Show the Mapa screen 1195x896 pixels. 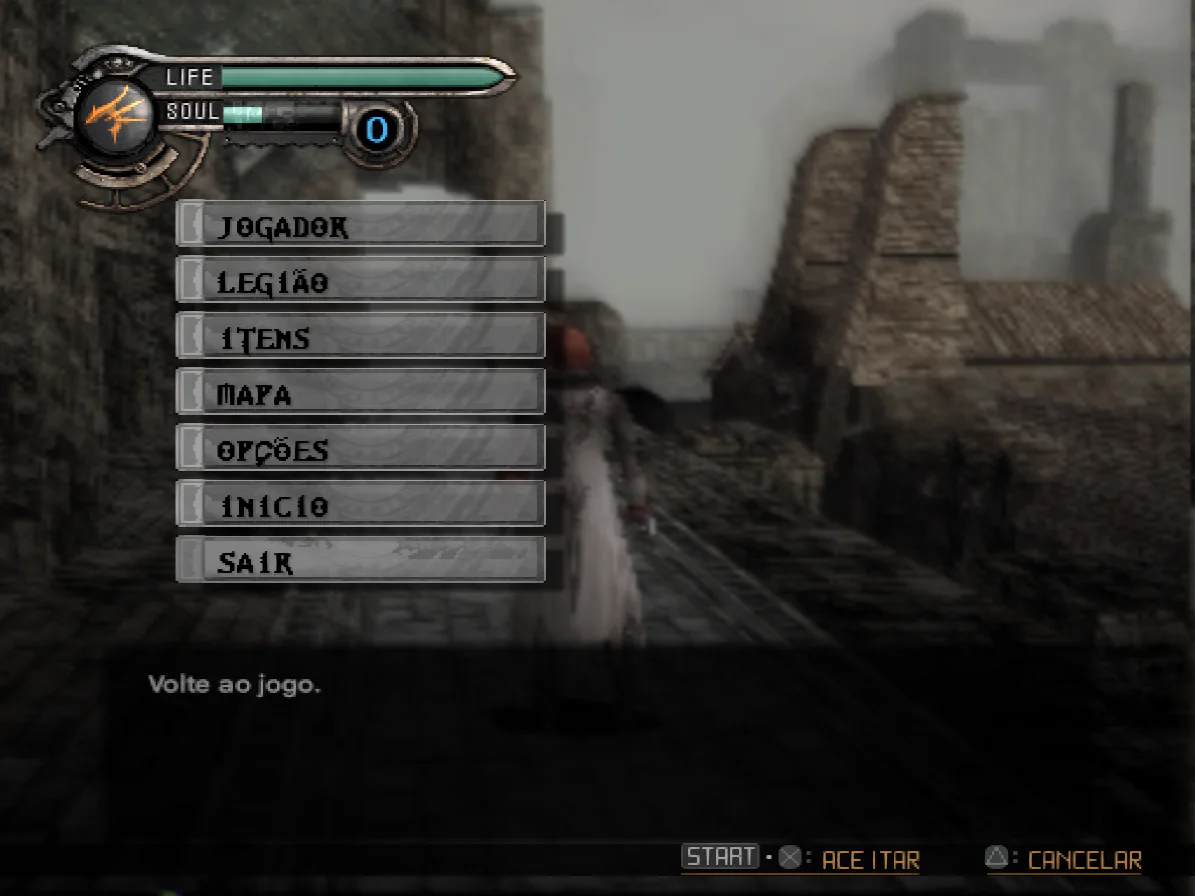pyautogui.click(x=360, y=393)
